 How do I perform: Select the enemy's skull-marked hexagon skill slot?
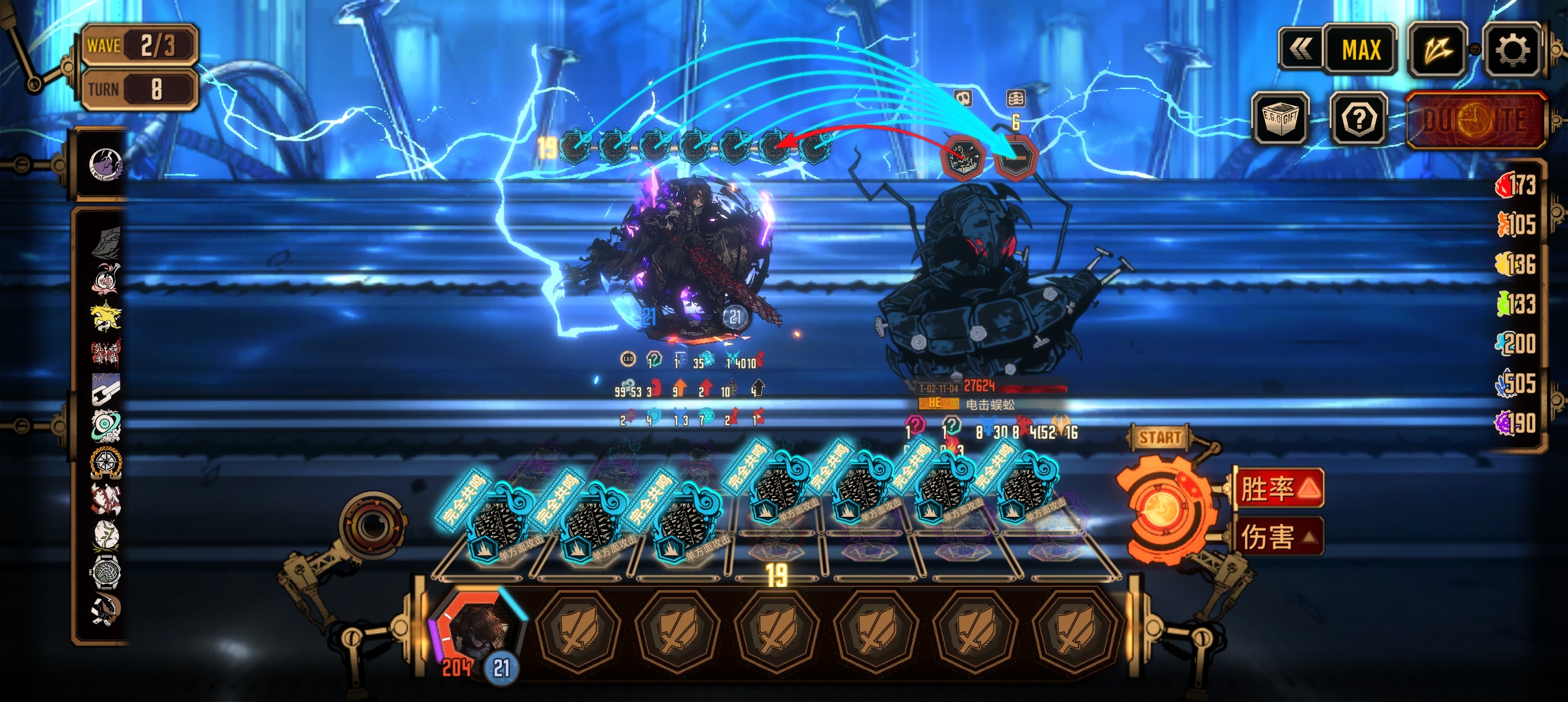(963, 159)
